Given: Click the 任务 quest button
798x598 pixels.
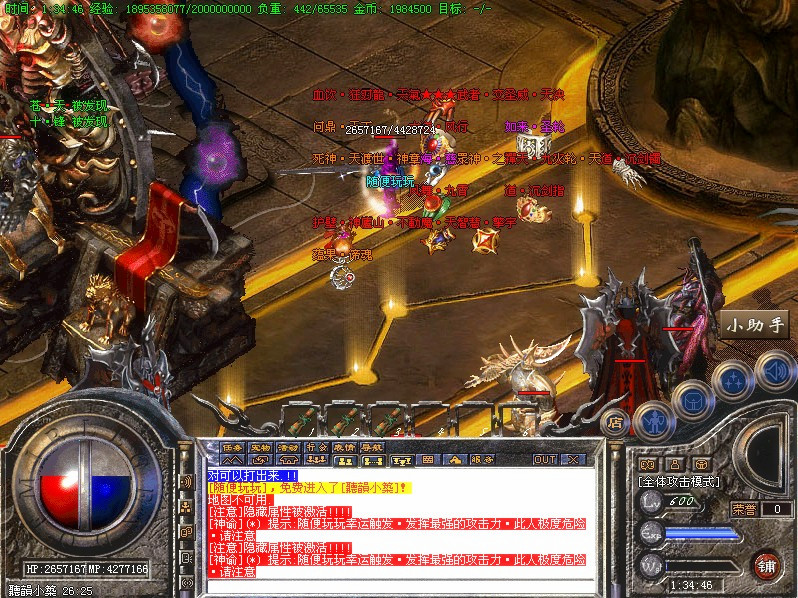Looking at the screenshot, I should (x=232, y=447).
